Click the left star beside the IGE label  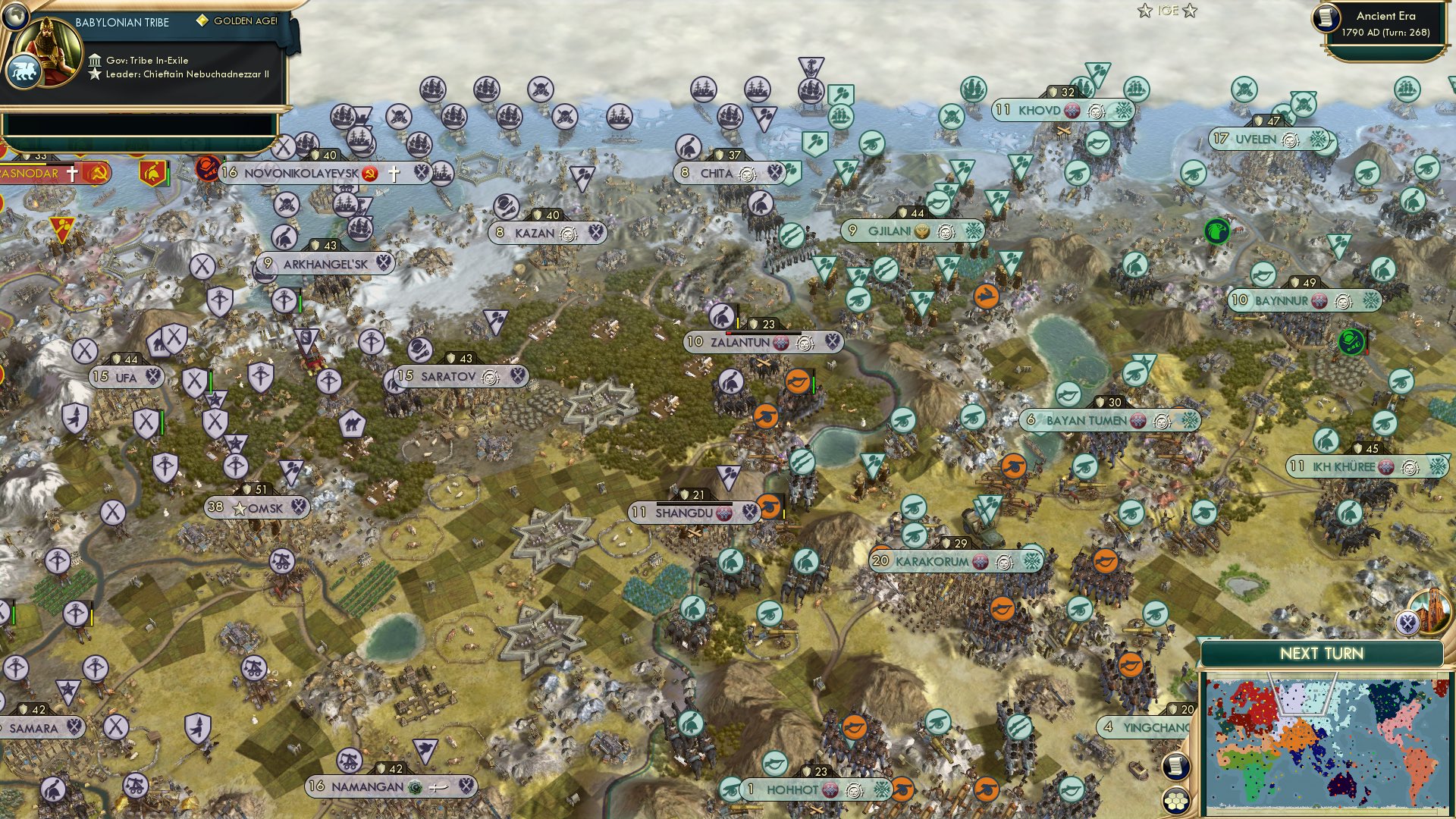[1144, 11]
